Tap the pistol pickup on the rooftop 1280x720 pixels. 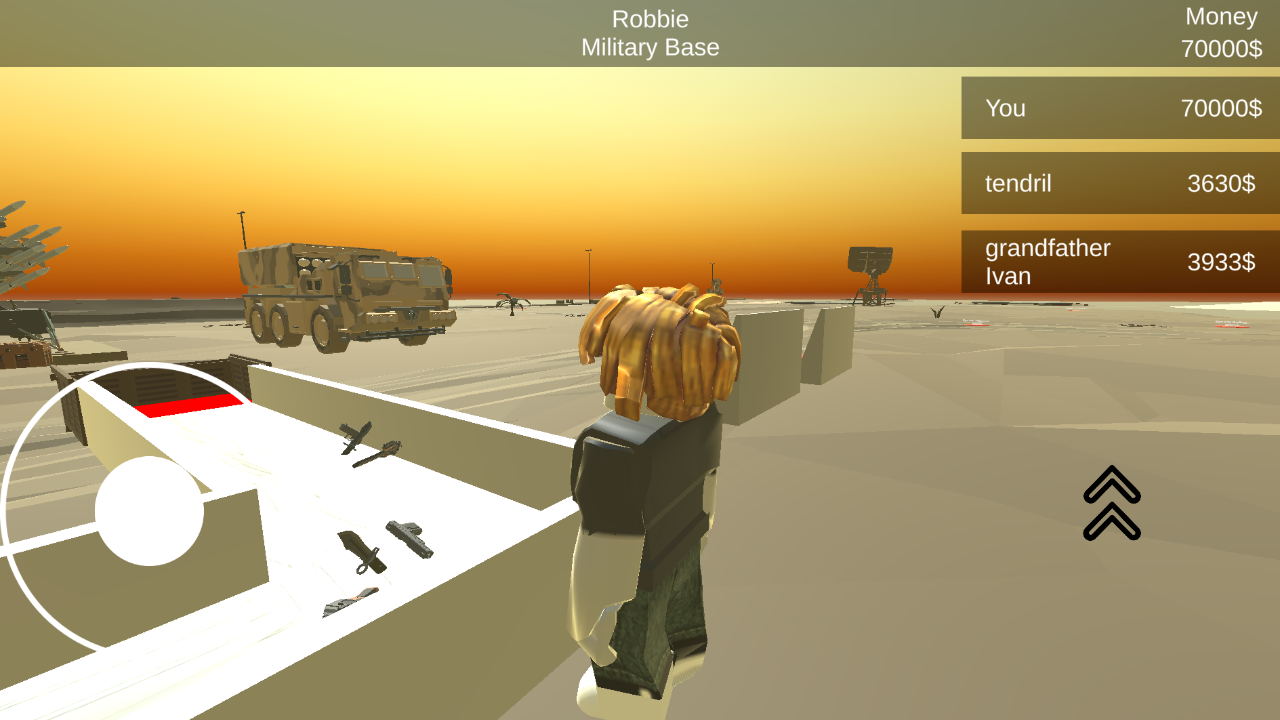410,538
